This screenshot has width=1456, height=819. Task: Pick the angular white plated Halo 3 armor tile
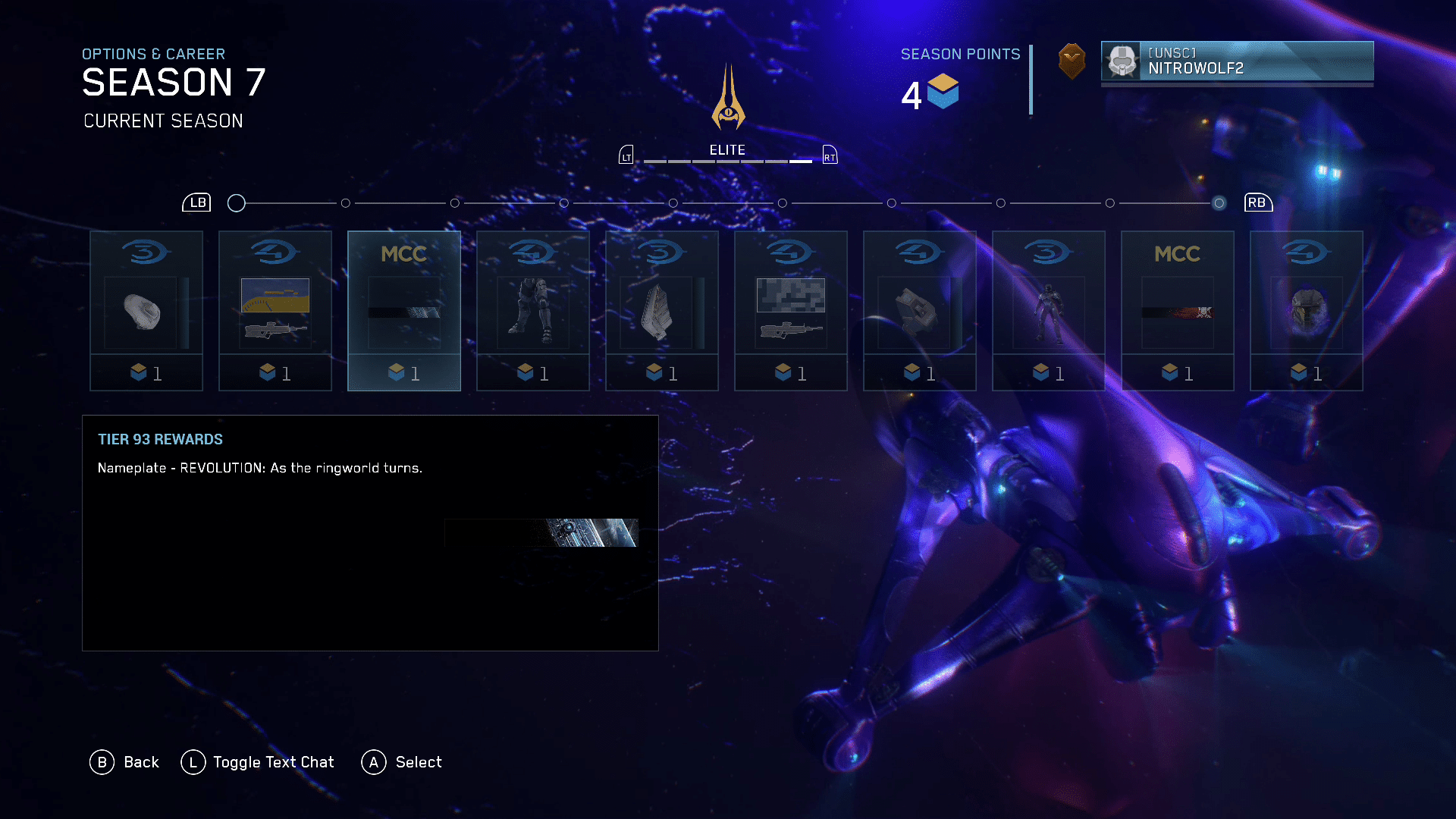[662, 311]
